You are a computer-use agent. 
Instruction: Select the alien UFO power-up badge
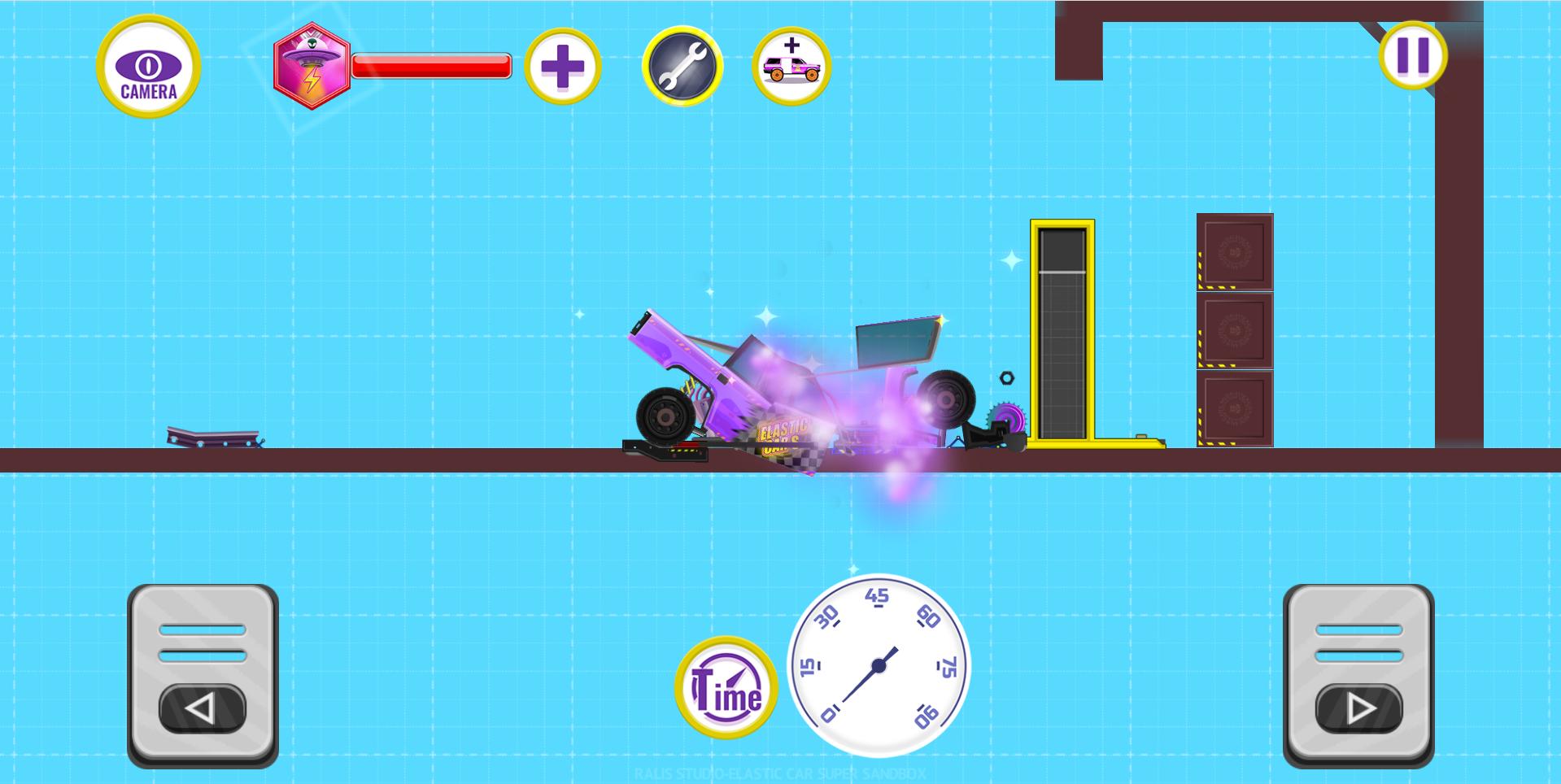(x=312, y=66)
